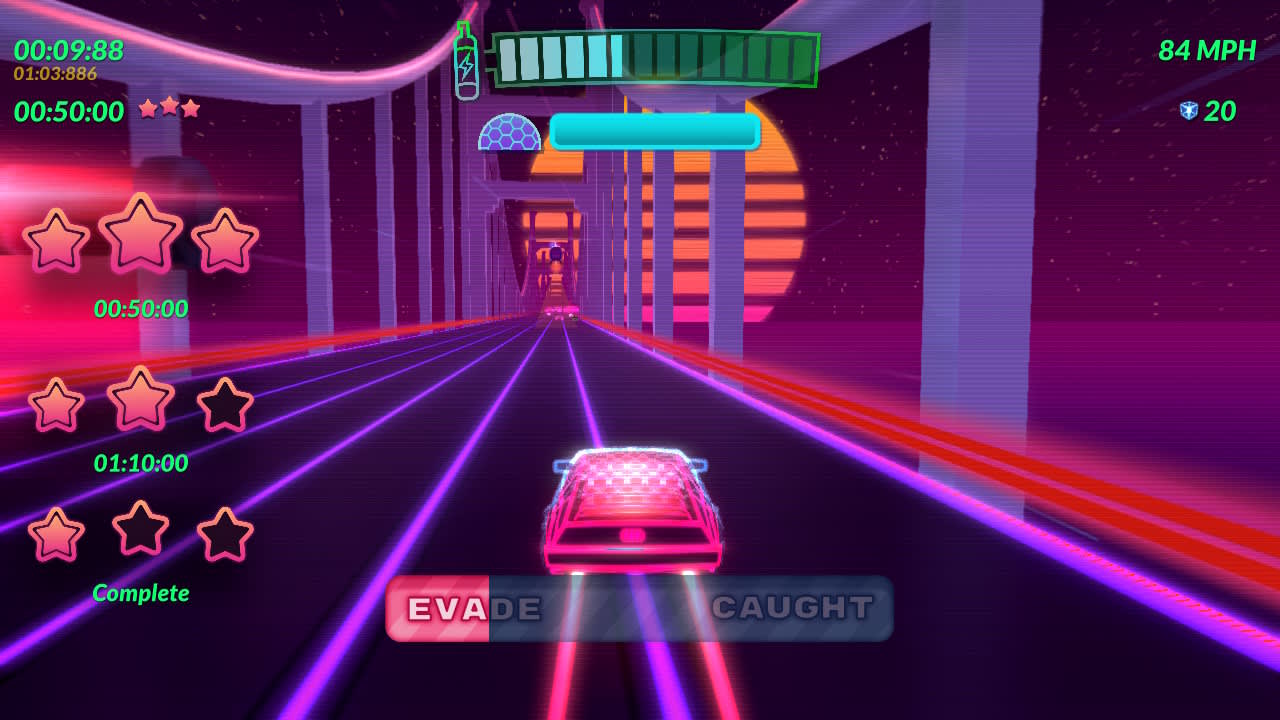Click the EVADE/CAUGHT progress bar fill
Screen dimensions: 1280x720
point(440,608)
